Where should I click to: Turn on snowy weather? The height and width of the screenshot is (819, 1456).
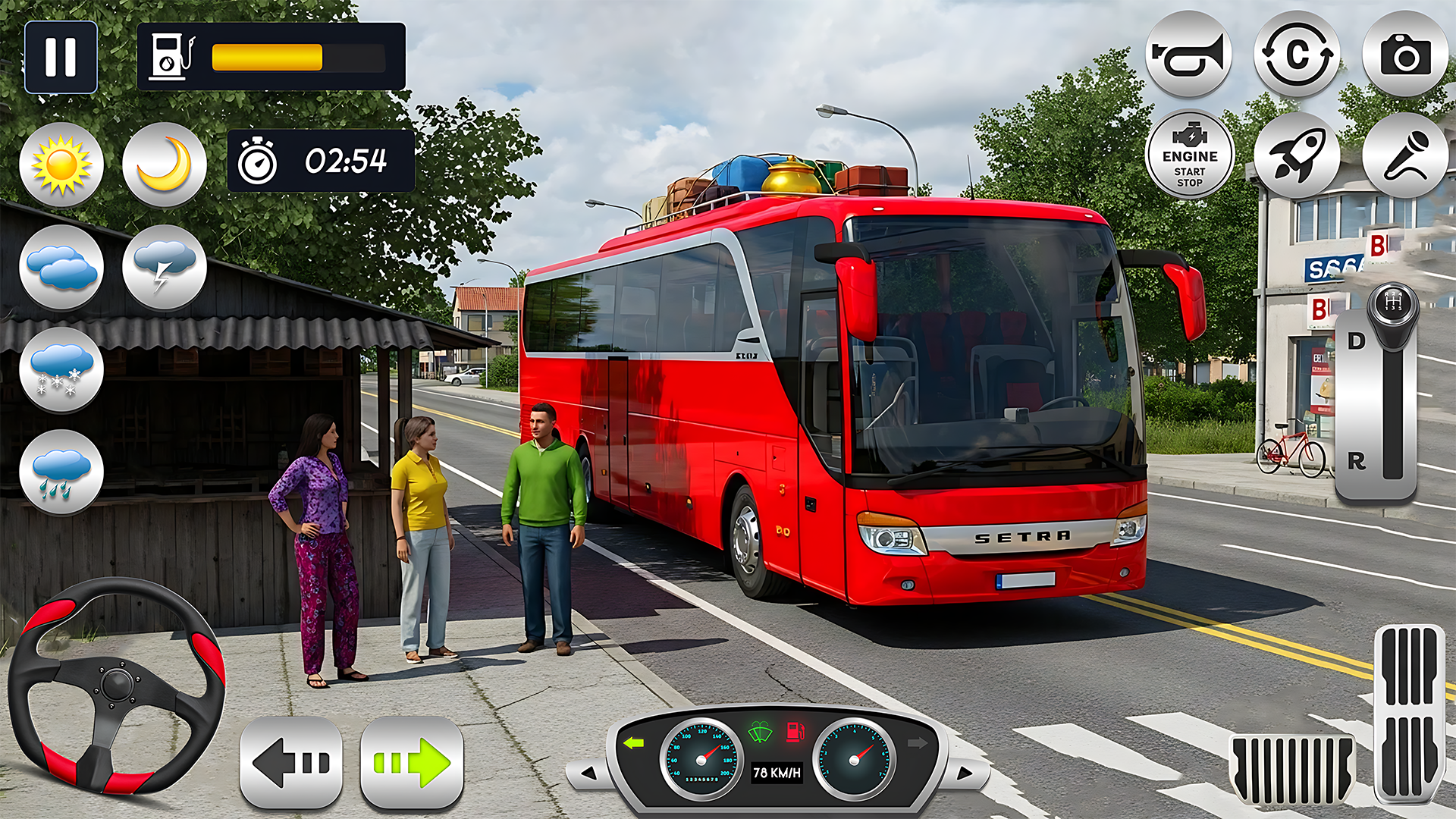(61, 371)
